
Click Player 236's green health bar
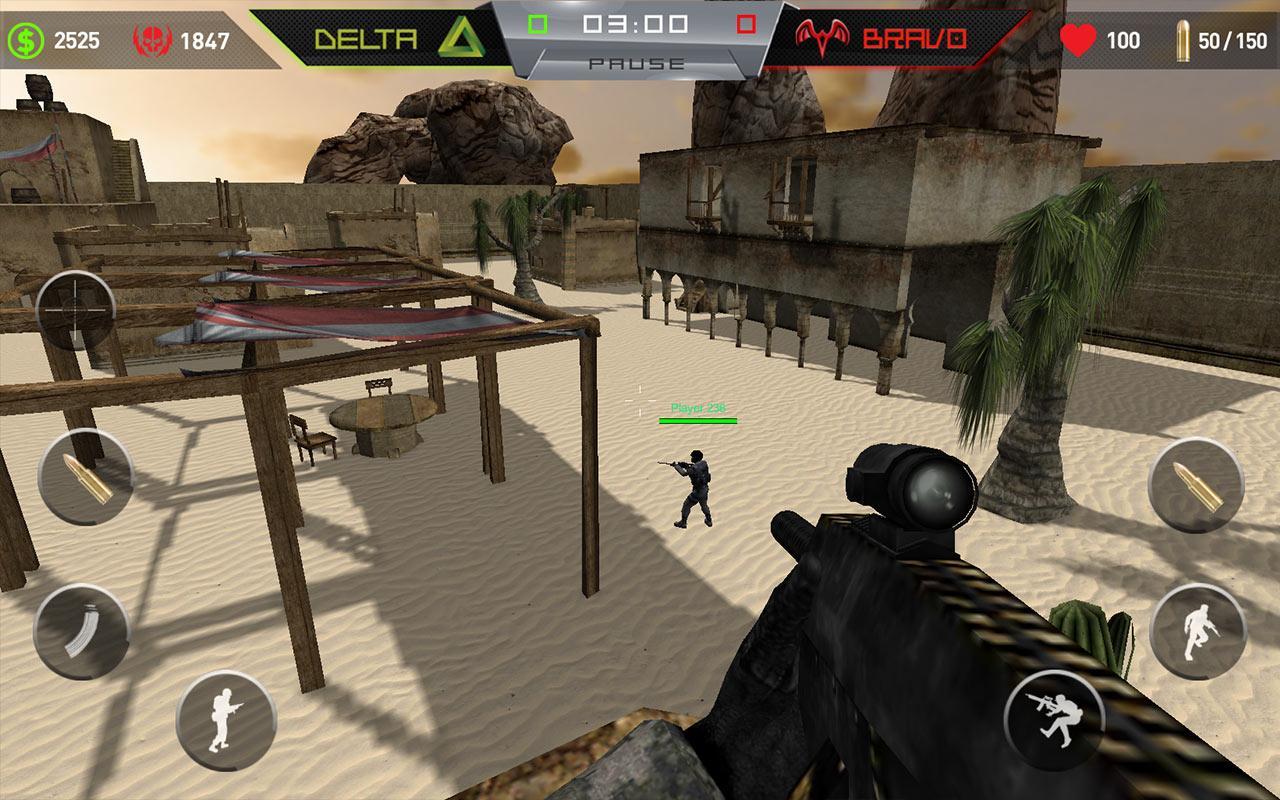[700, 419]
